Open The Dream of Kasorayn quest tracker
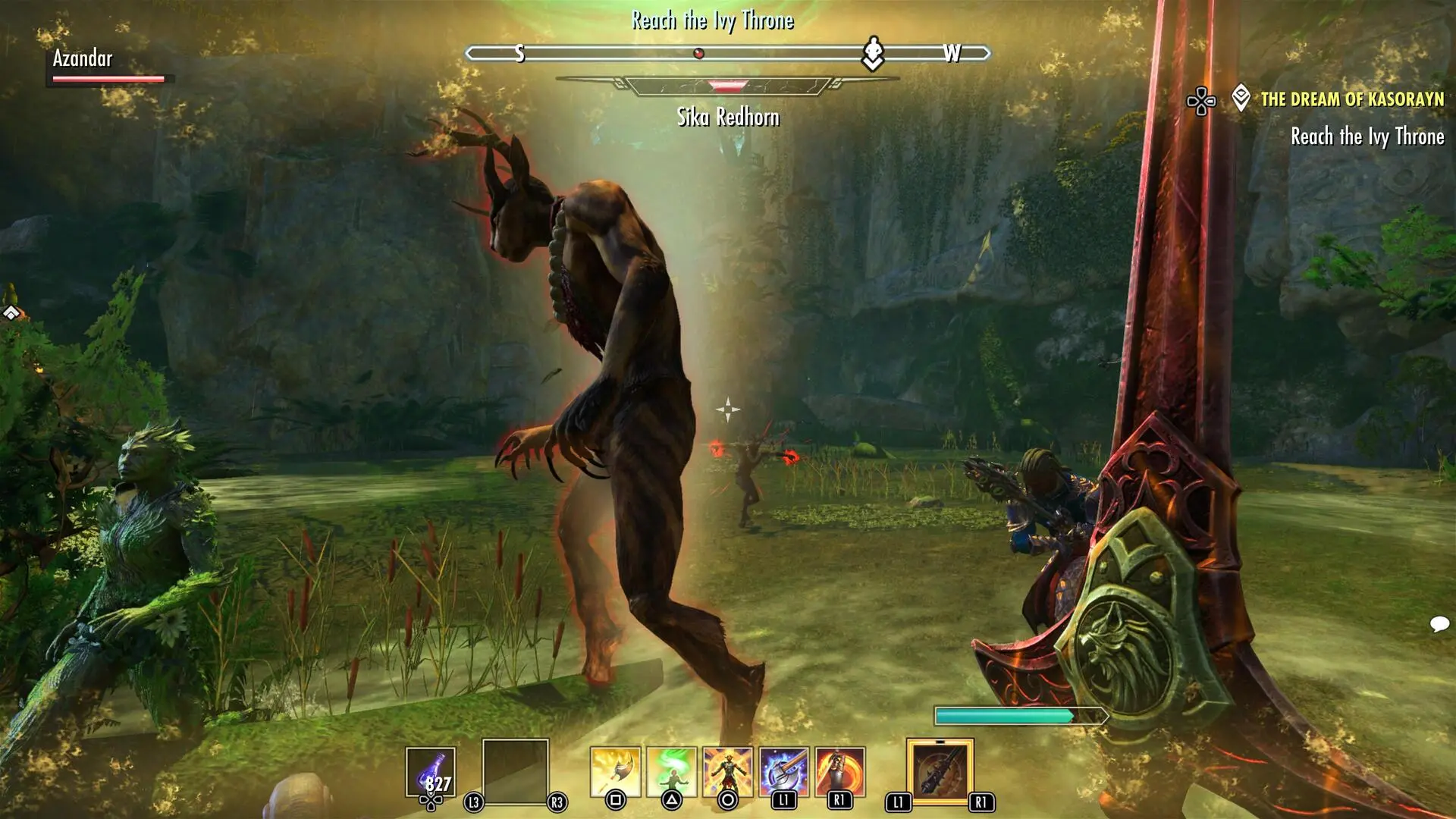 1351,99
